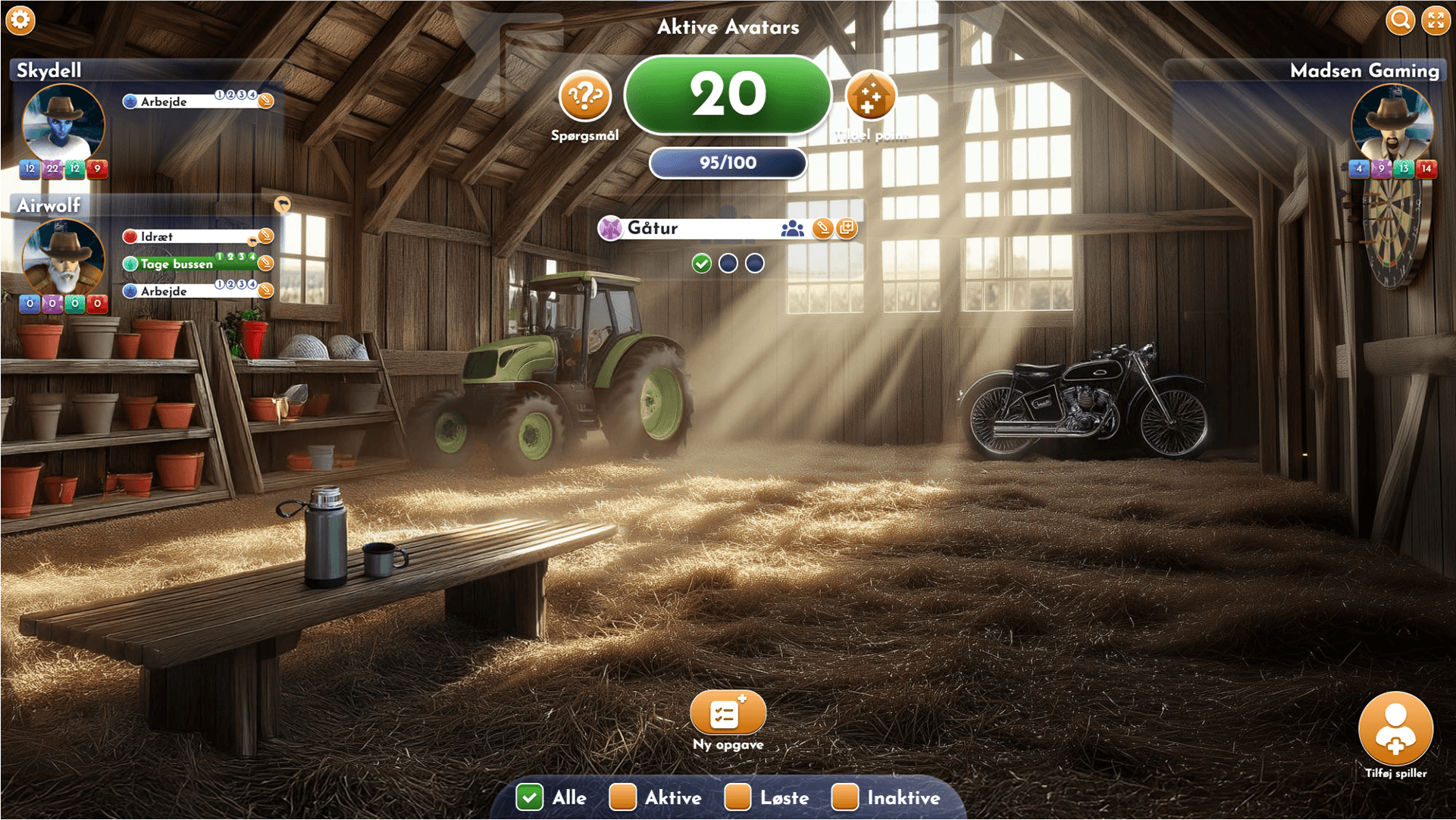Open Madsen Gaming's avatar portrait
Image resolution: width=1456 pixels, height=820 pixels.
pos(1392,123)
